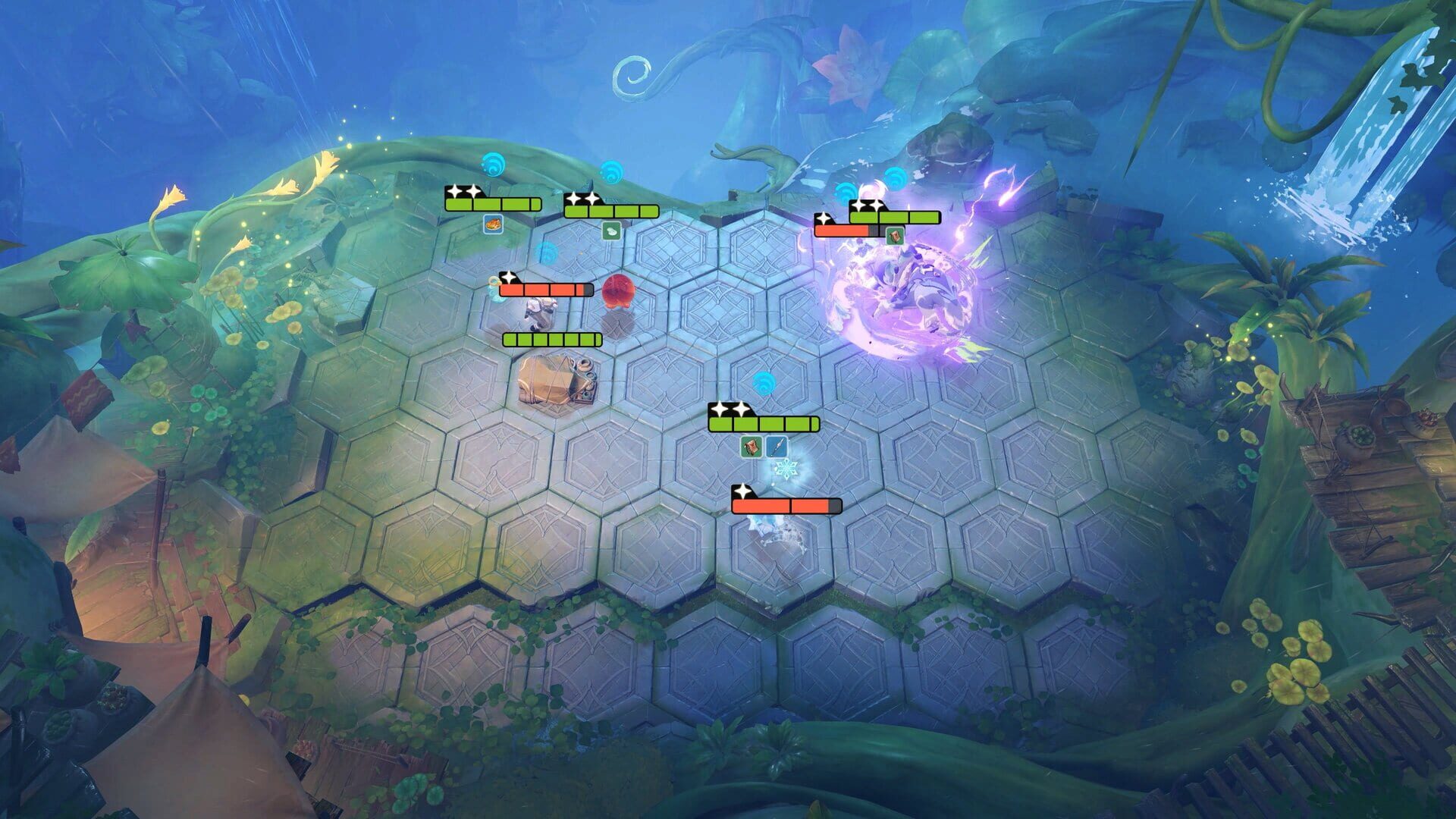The height and width of the screenshot is (819, 1456).
Task: Click the scroll item icon near the purple vortex
Action: pyautogui.click(x=895, y=237)
